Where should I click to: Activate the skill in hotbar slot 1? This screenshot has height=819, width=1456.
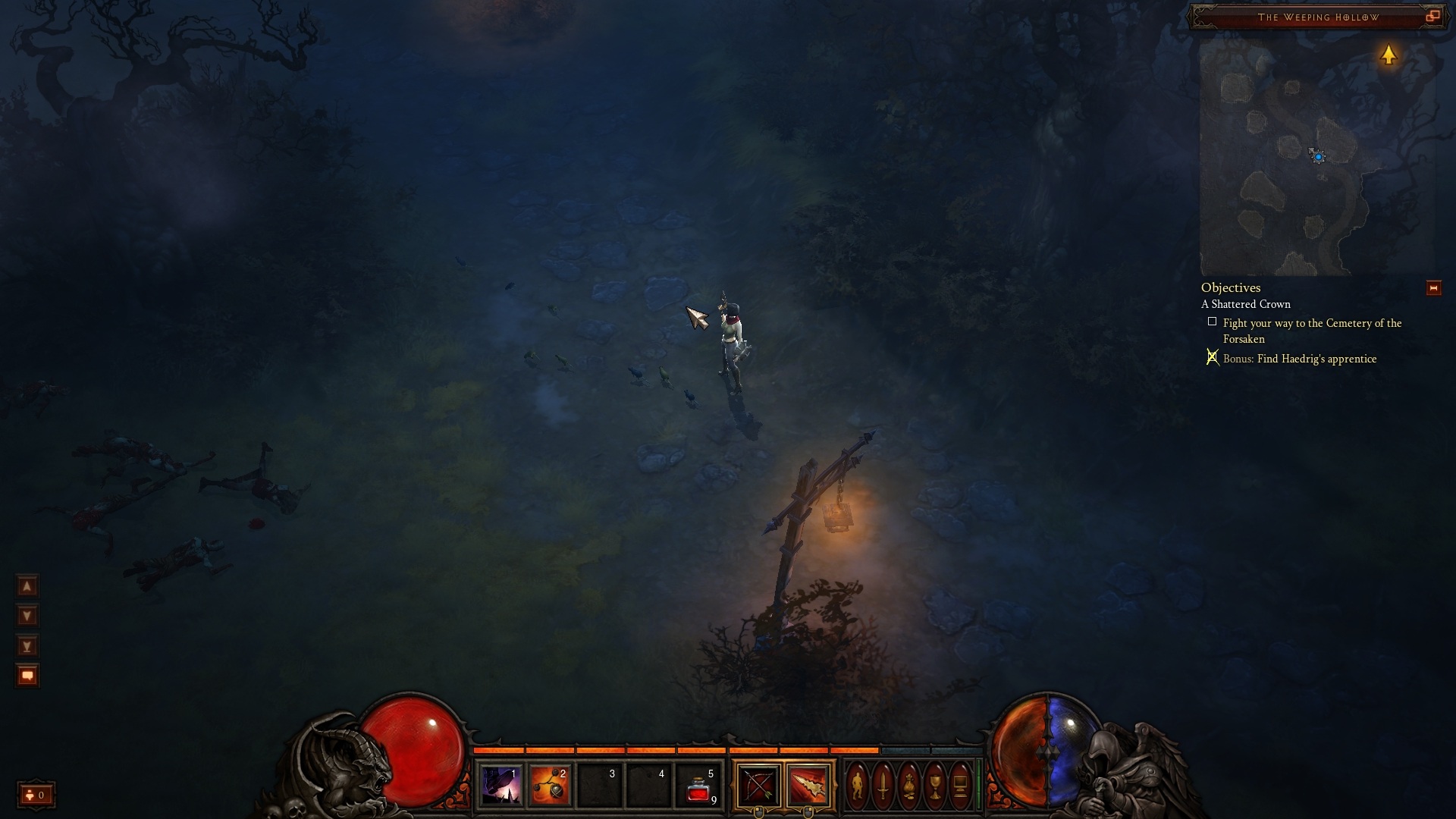[x=500, y=786]
